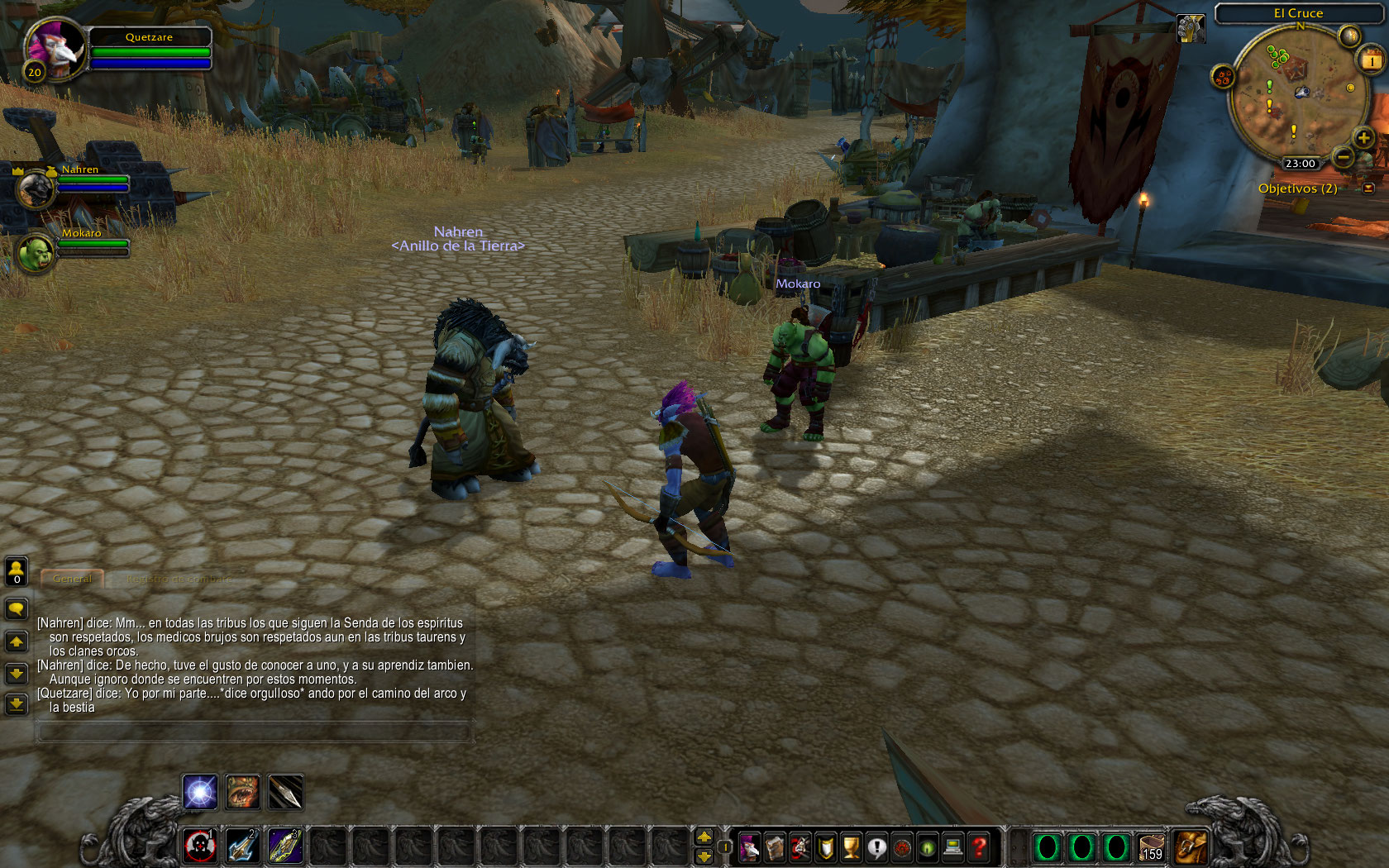Open the red question mark help menu
The image size is (1389, 868).
[x=979, y=847]
